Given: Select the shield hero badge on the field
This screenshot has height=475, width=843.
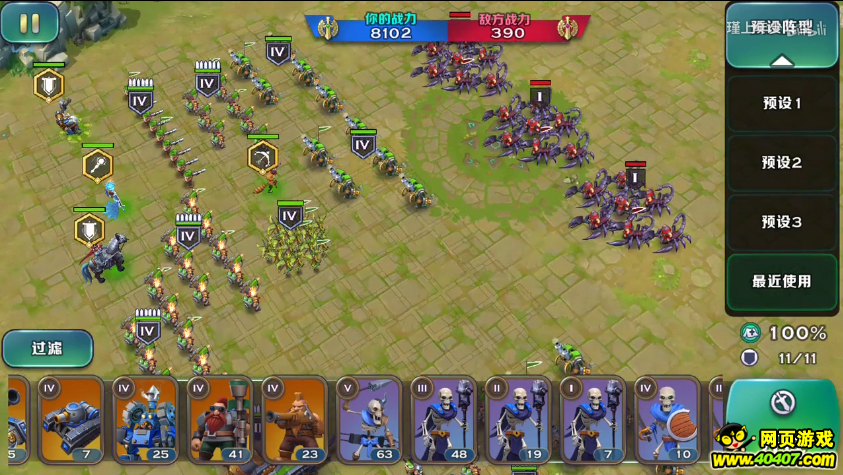Looking at the screenshot, I should (x=48, y=85).
